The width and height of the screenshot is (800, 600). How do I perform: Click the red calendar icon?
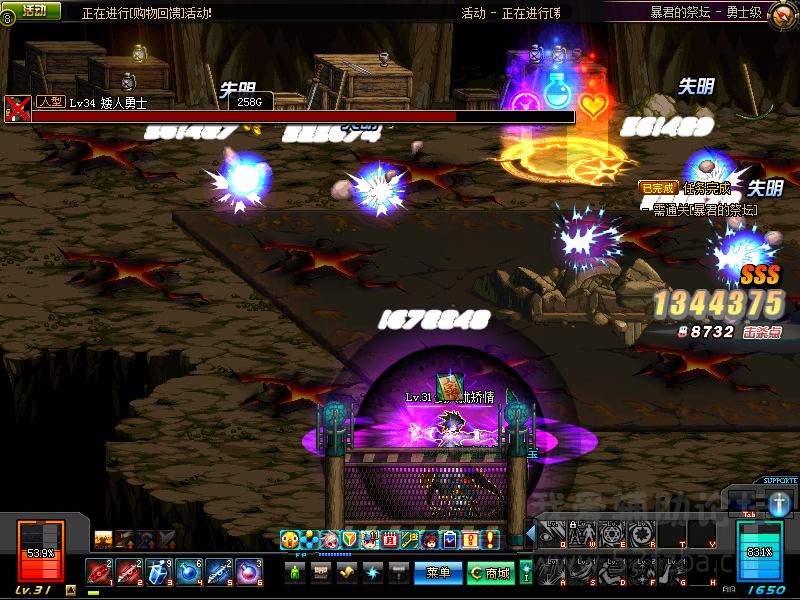390,540
